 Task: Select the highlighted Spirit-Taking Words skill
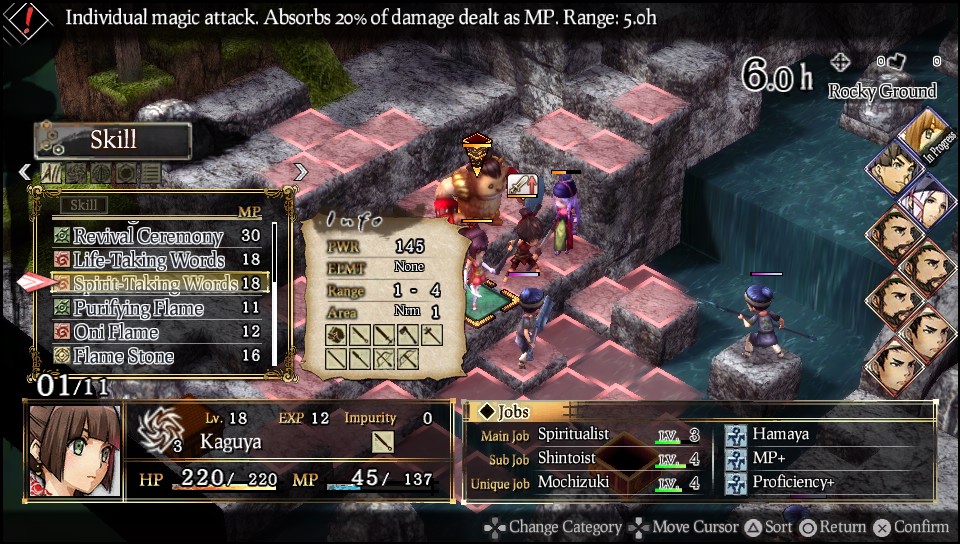155,284
